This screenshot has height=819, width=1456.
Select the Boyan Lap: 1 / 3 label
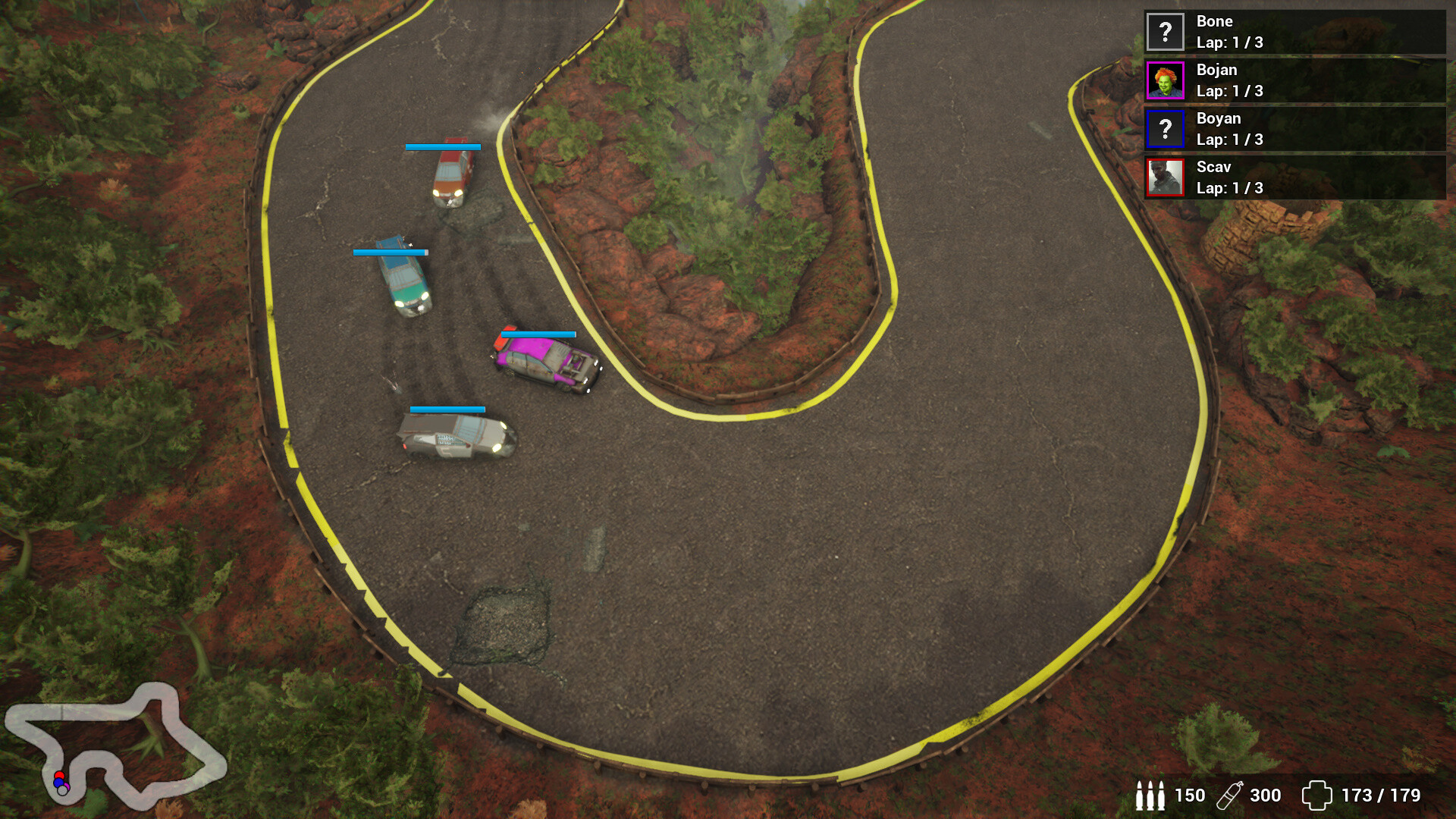point(1228,140)
